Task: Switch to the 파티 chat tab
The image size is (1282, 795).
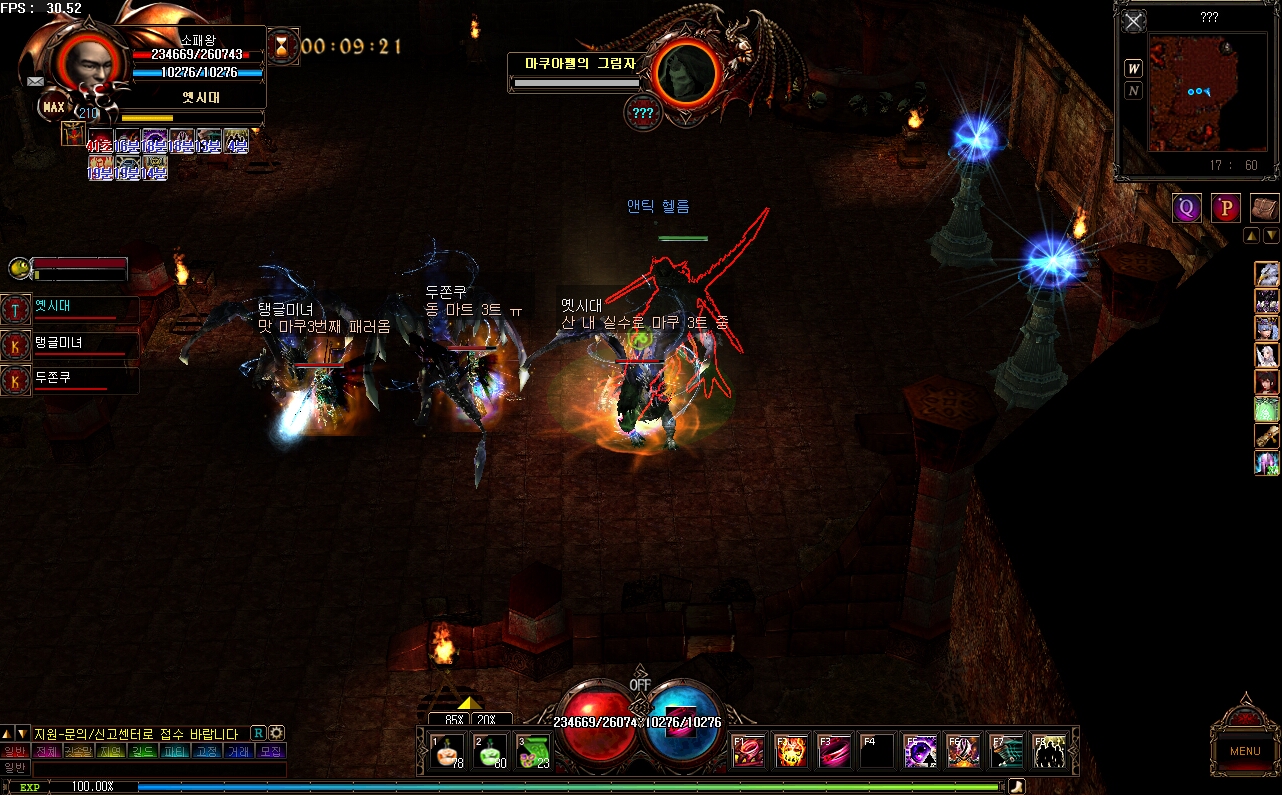Action: click(x=175, y=751)
